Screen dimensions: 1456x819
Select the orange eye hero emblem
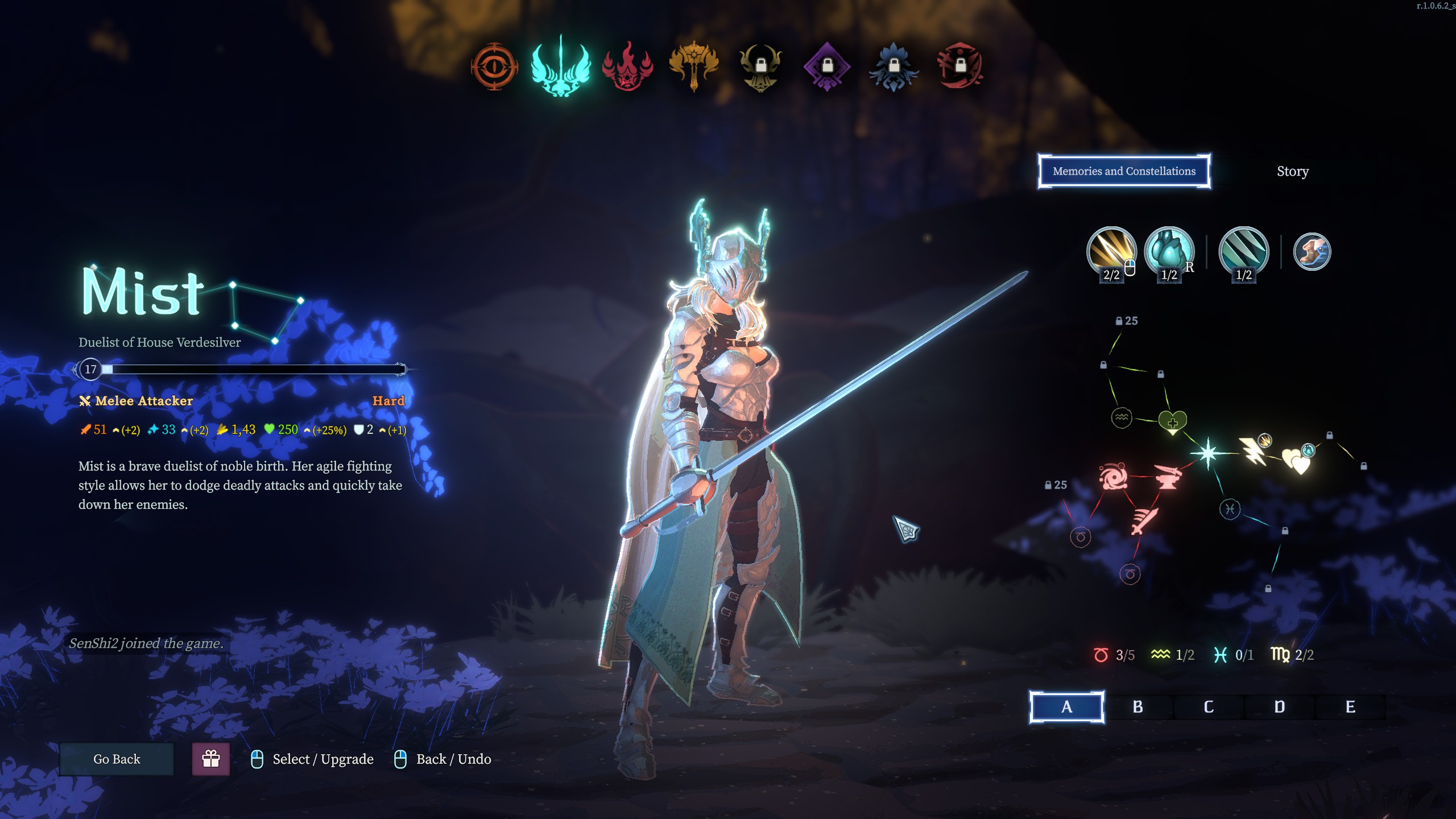(x=494, y=67)
